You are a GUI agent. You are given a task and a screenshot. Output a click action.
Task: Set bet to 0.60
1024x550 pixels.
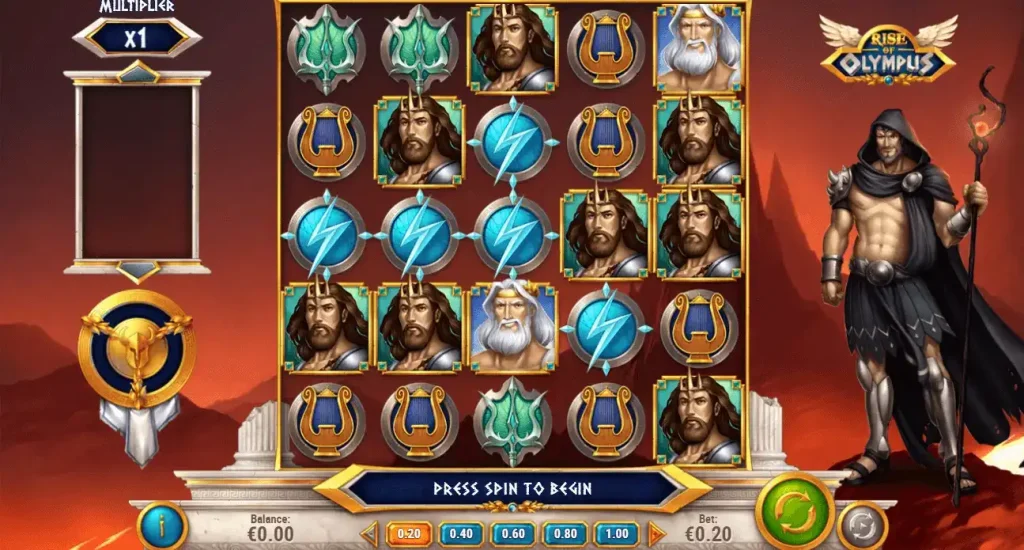(512, 534)
